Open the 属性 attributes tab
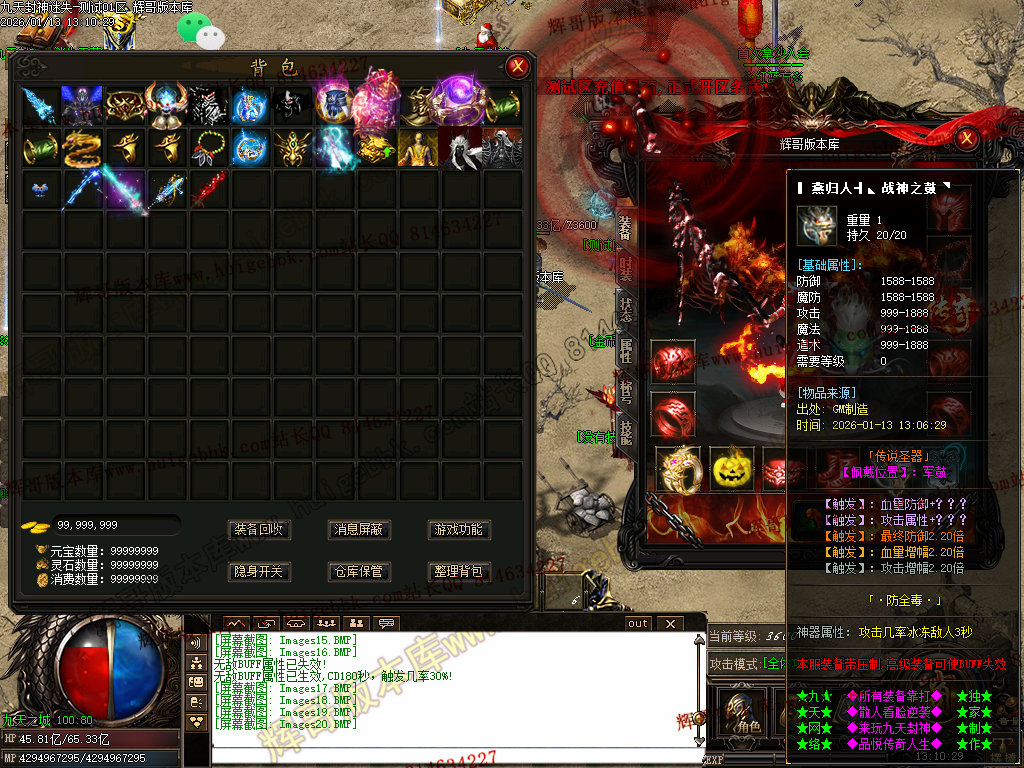 pyautogui.click(x=626, y=350)
